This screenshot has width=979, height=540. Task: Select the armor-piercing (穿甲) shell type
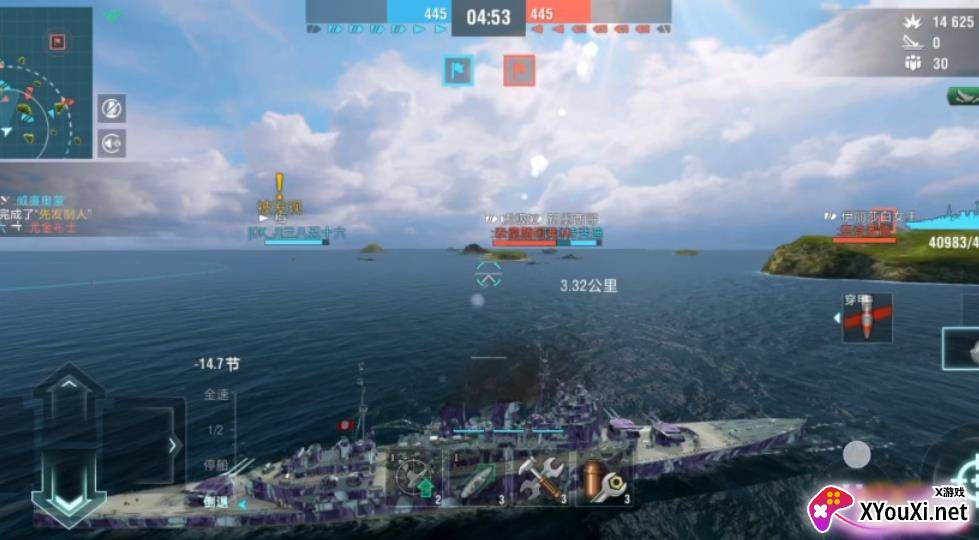pos(866,319)
